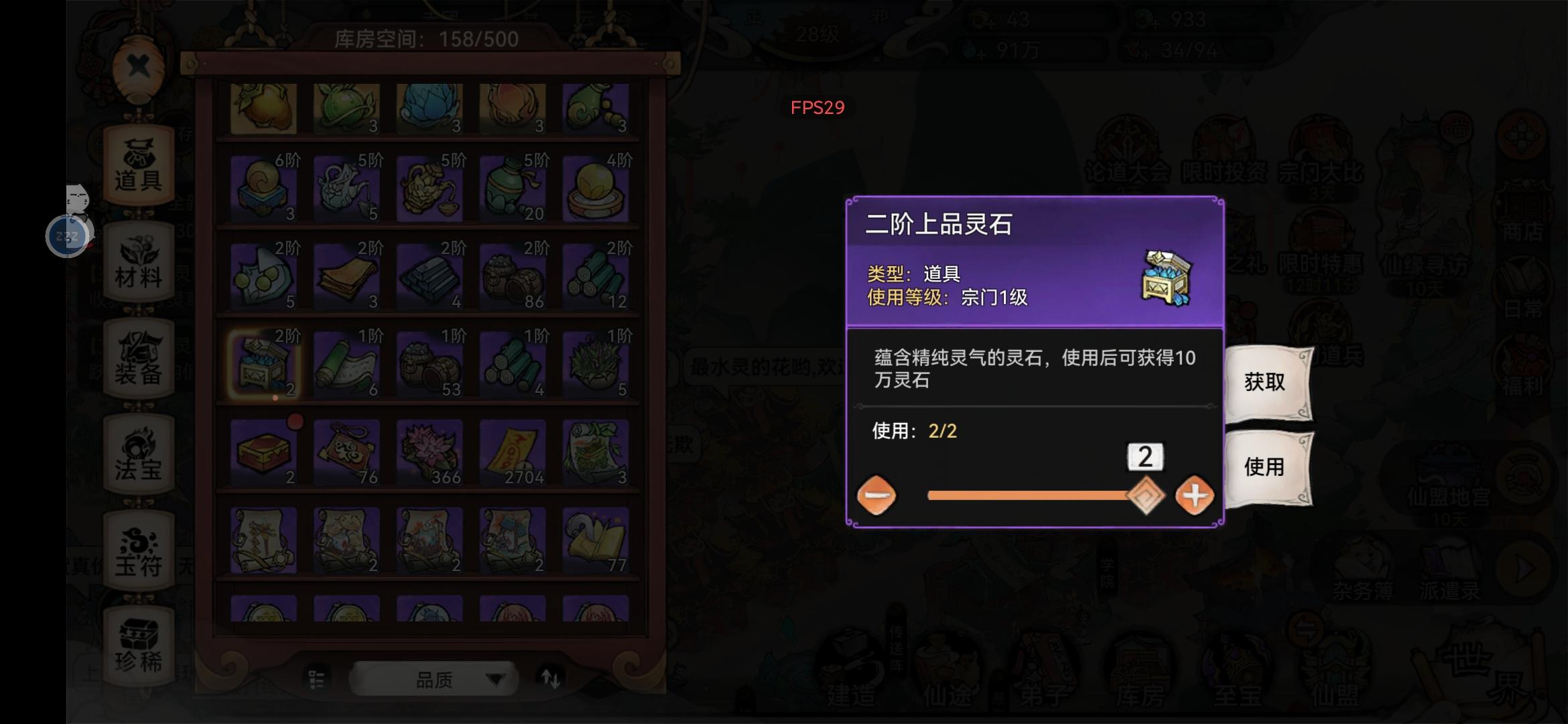Open the 品质 quality dropdown
The image size is (1568, 724).
pyautogui.click(x=432, y=678)
